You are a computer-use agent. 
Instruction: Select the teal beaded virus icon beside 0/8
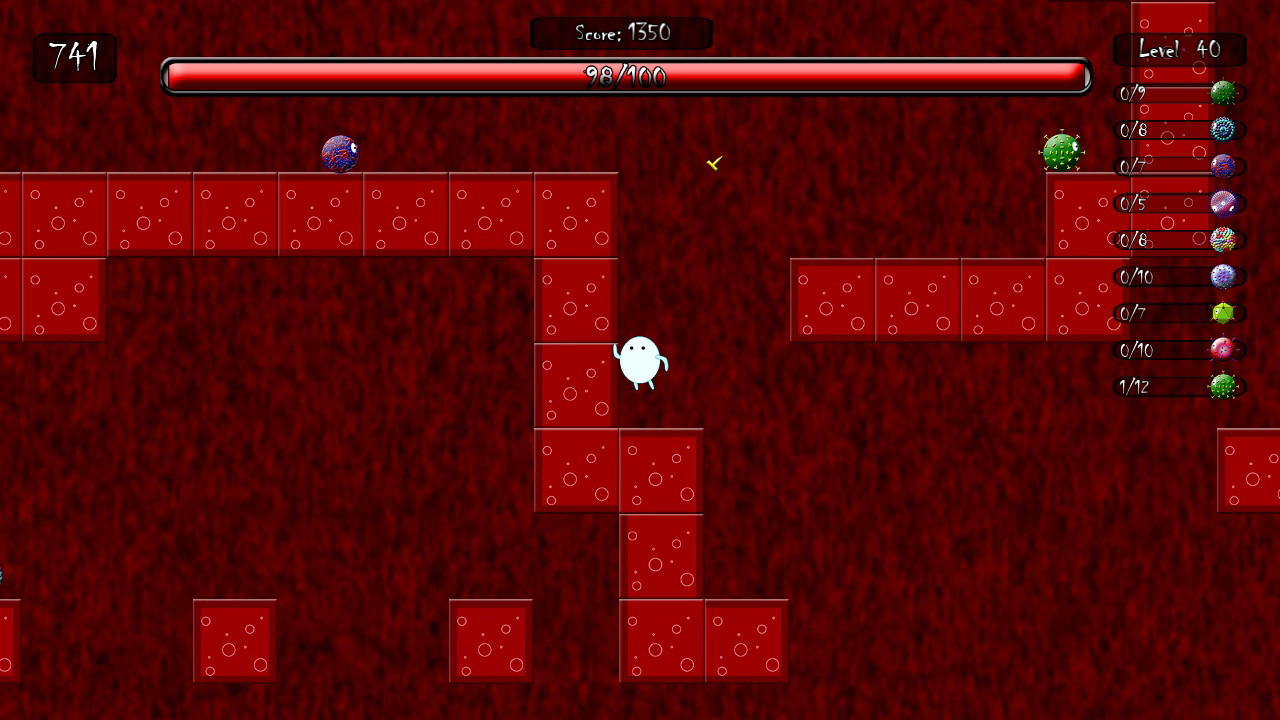[x=1225, y=129]
